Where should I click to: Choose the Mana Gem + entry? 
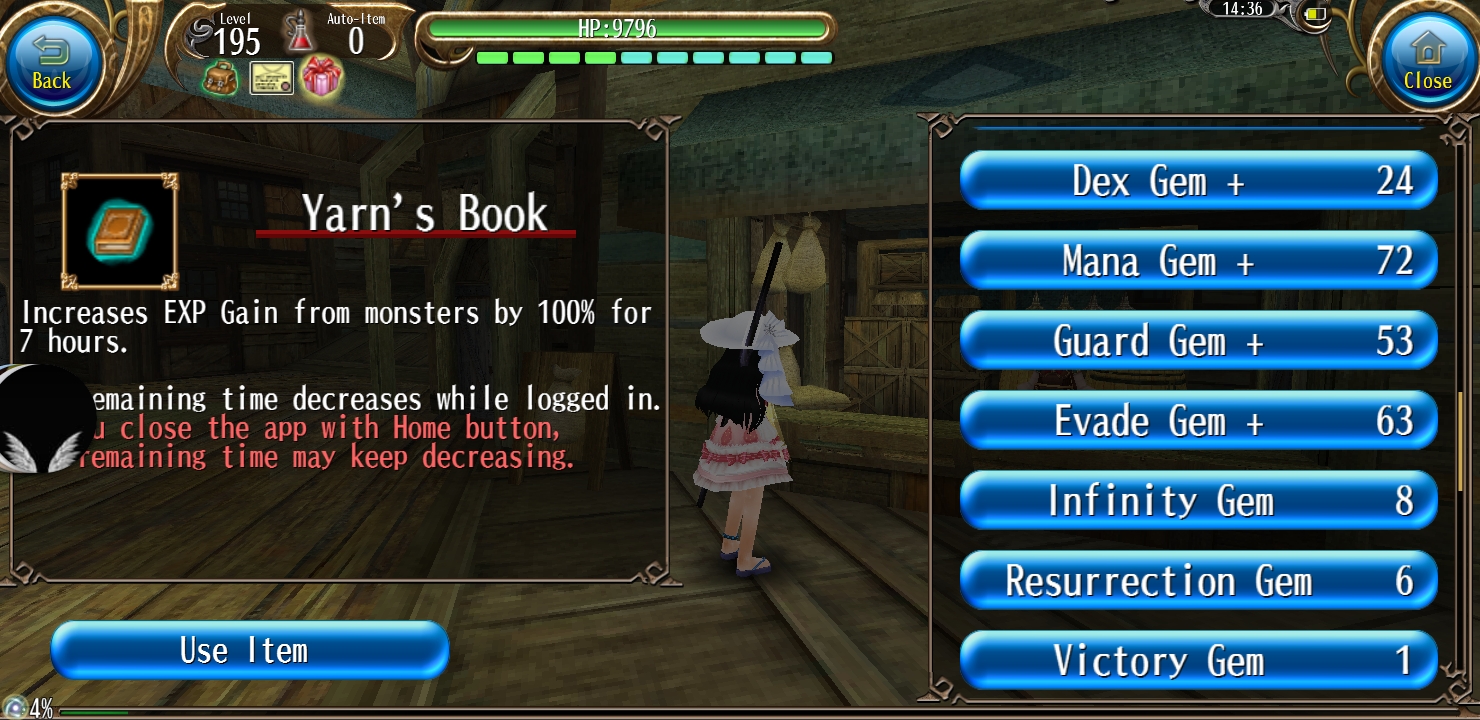pos(1198,261)
